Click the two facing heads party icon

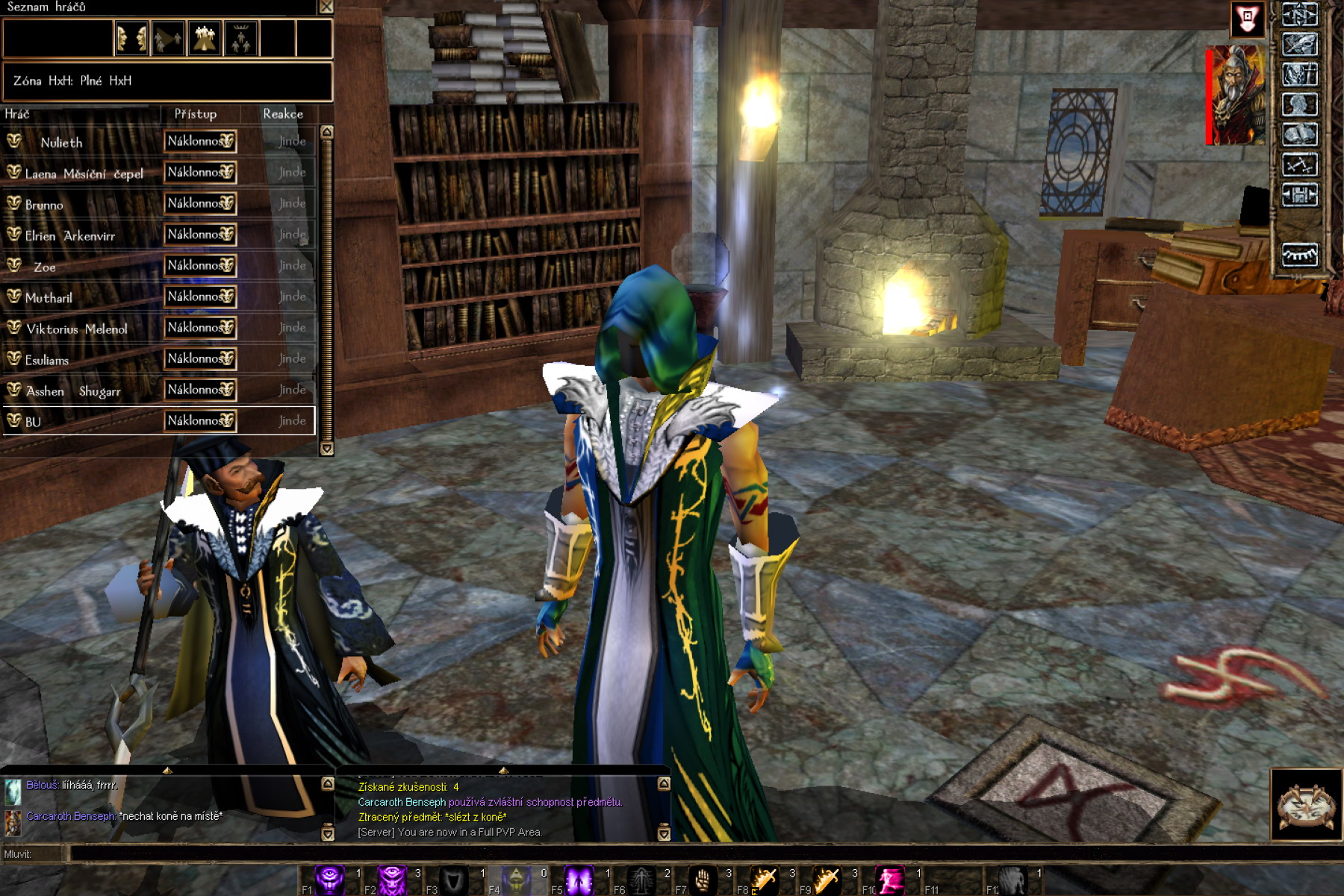pos(131,38)
